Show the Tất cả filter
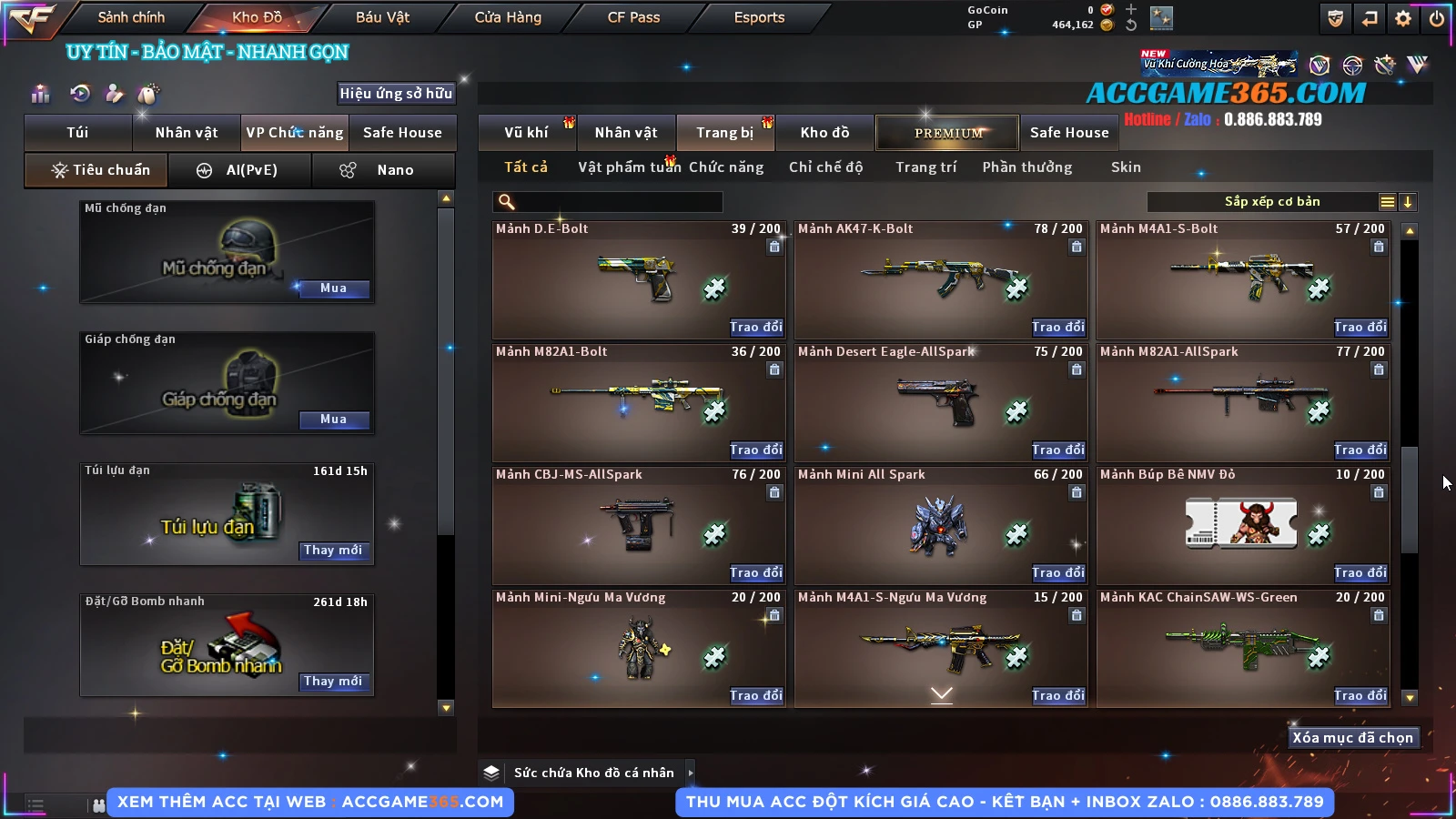Viewport: 1456px width, 819px height. (x=526, y=167)
